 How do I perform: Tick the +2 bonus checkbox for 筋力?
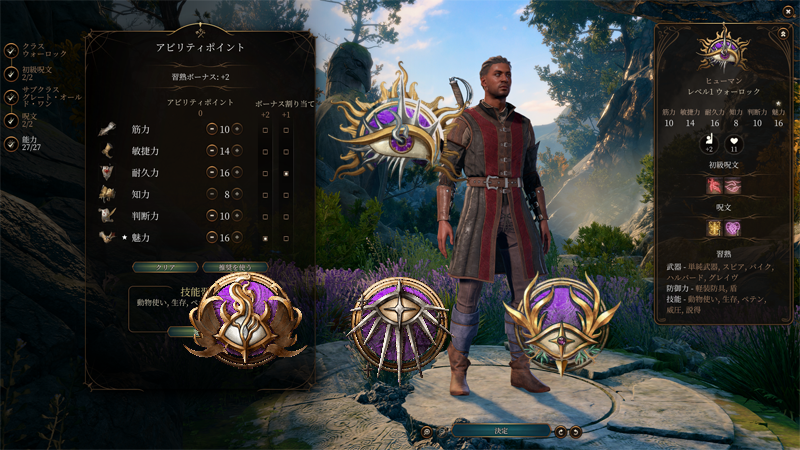coord(265,129)
